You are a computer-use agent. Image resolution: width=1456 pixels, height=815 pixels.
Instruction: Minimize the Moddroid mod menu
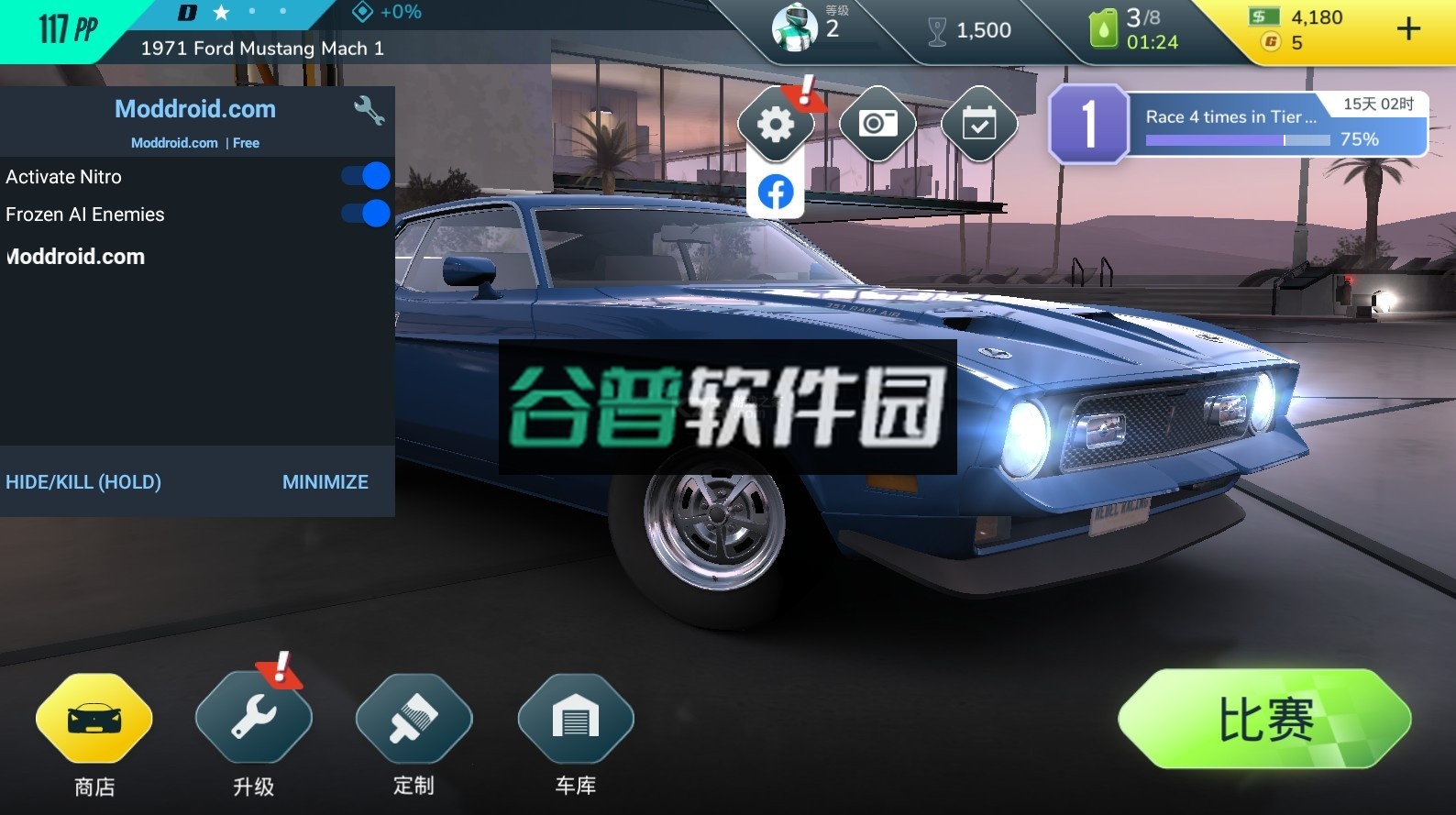325,481
